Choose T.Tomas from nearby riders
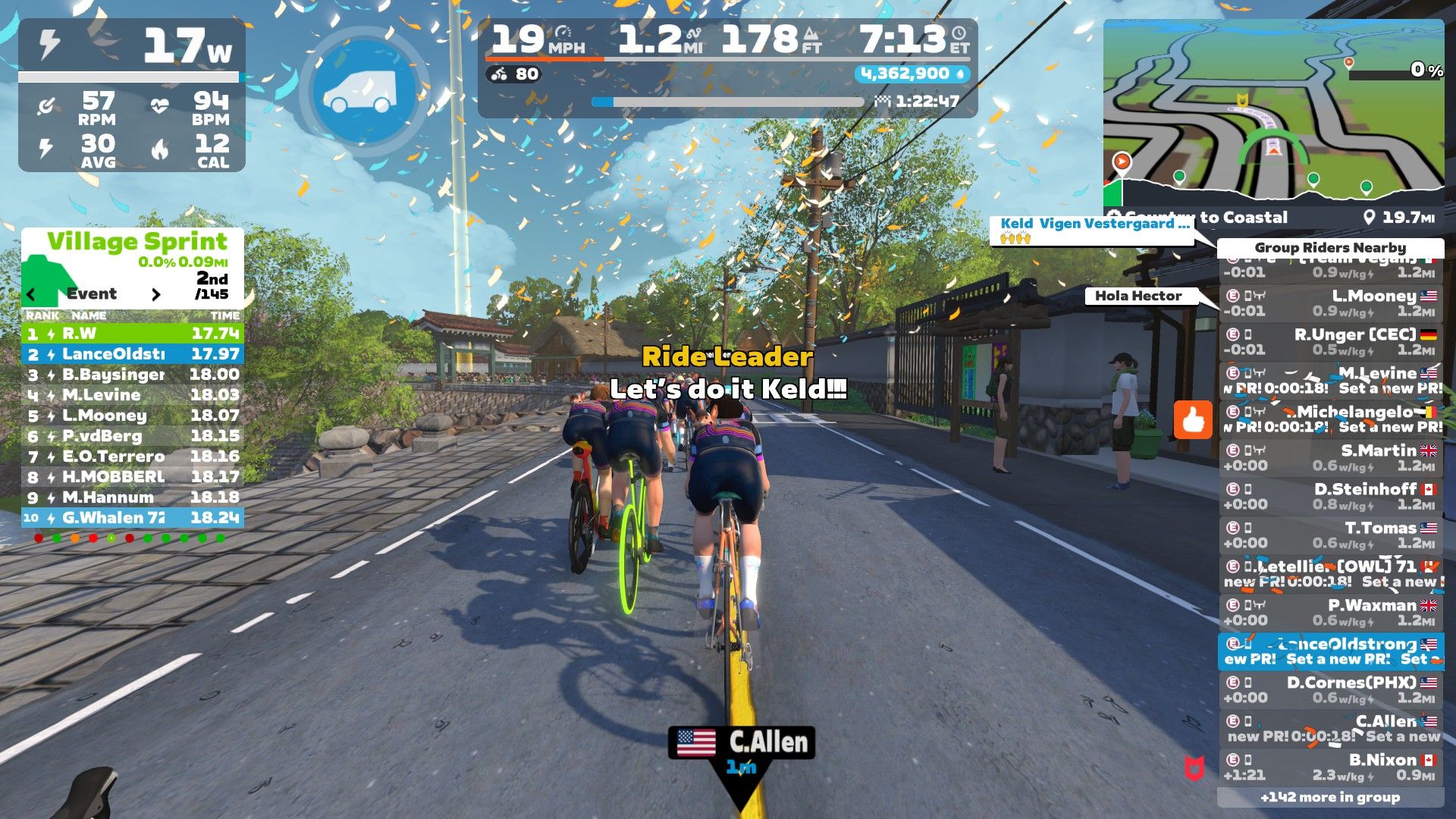Viewport: 1456px width, 819px height. [x=1331, y=535]
